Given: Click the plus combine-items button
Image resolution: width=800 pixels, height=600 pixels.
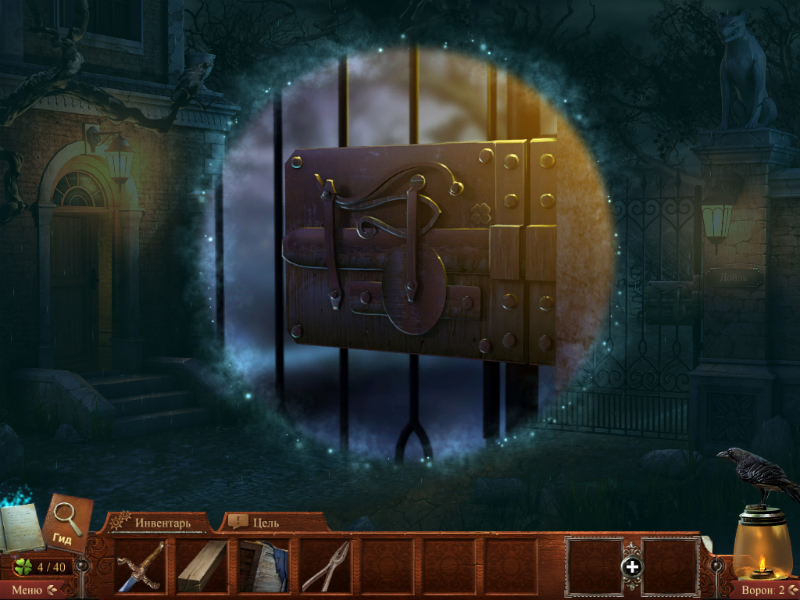Looking at the screenshot, I should [x=632, y=567].
